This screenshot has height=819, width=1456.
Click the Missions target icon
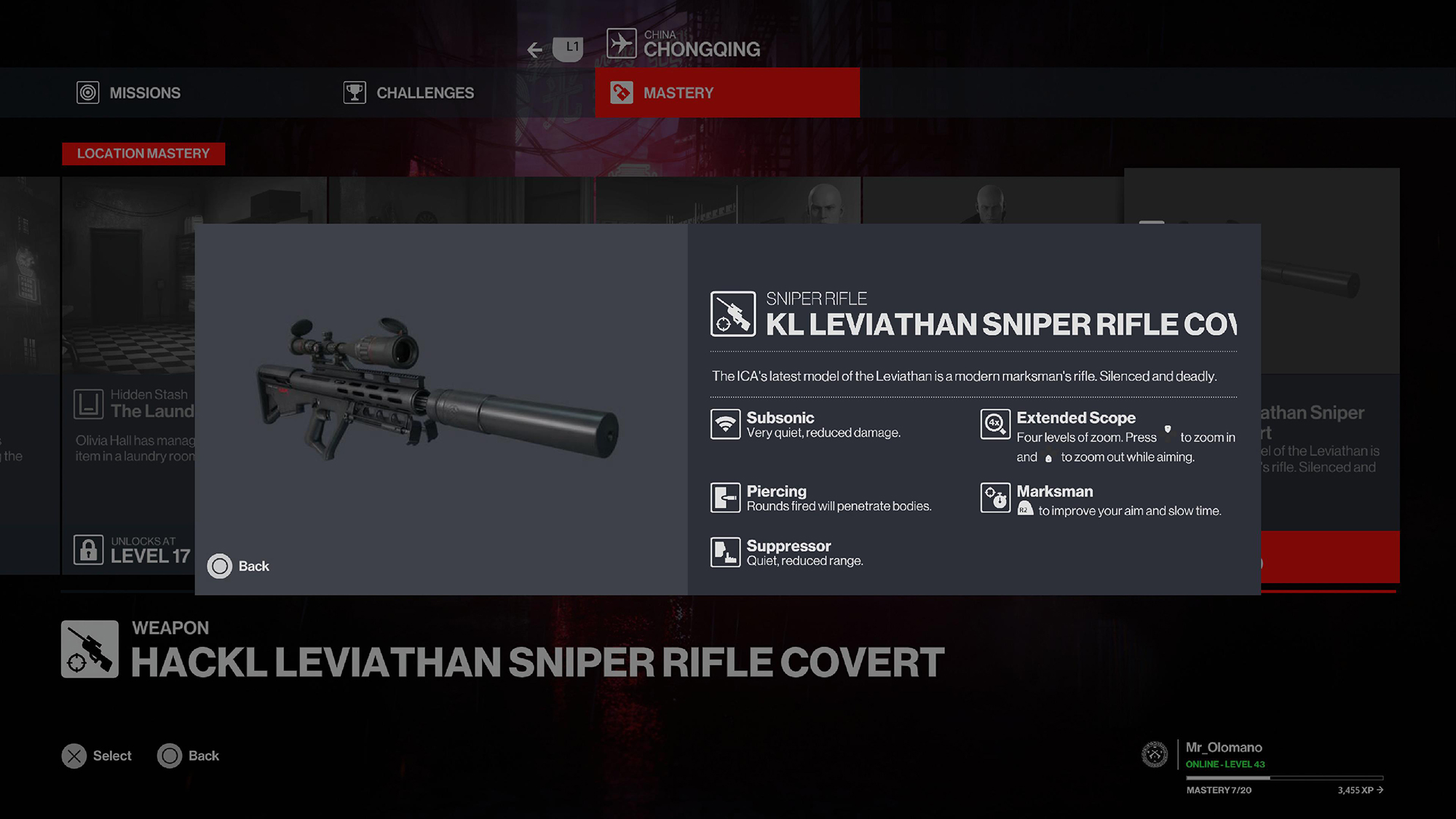pos(88,92)
